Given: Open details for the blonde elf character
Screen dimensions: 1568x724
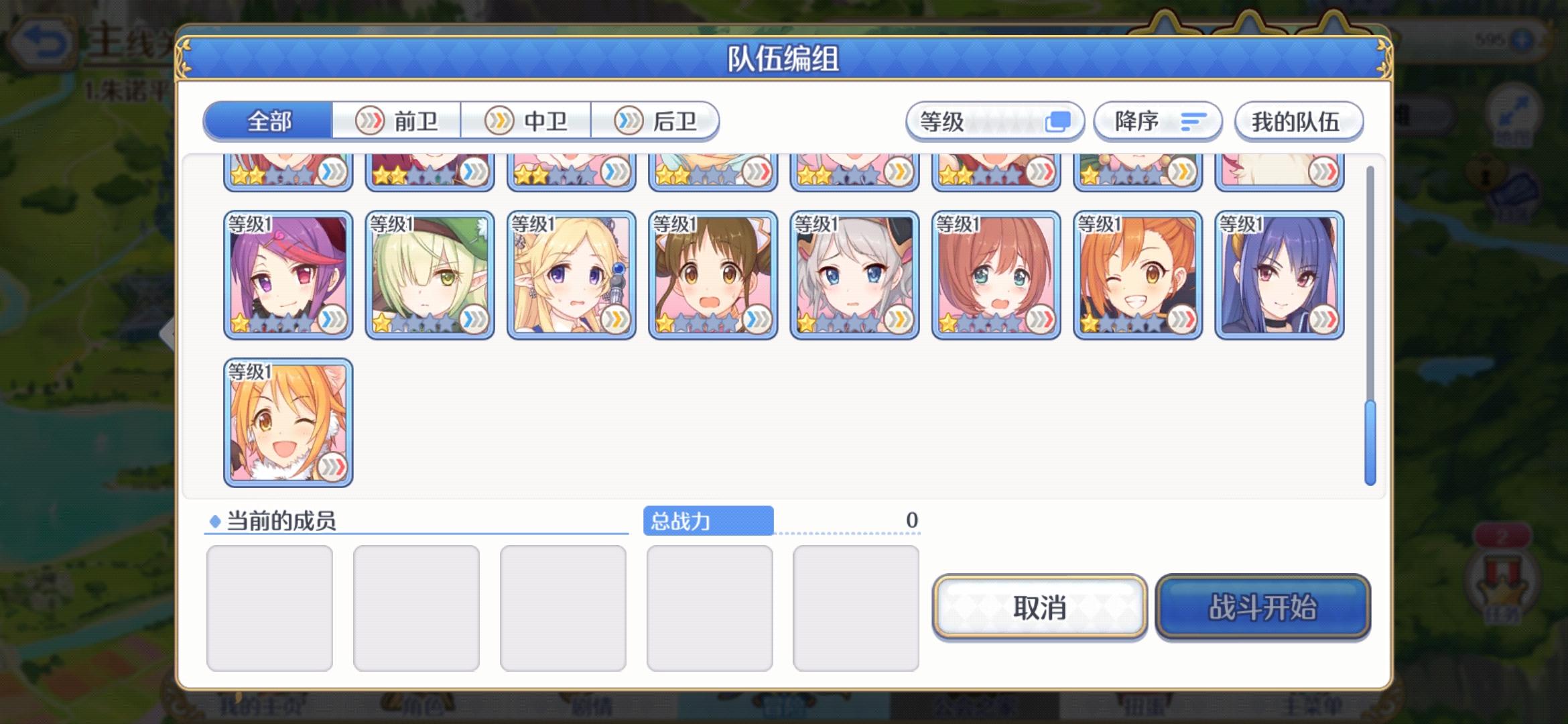Looking at the screenshot, I should coord(571,275).
